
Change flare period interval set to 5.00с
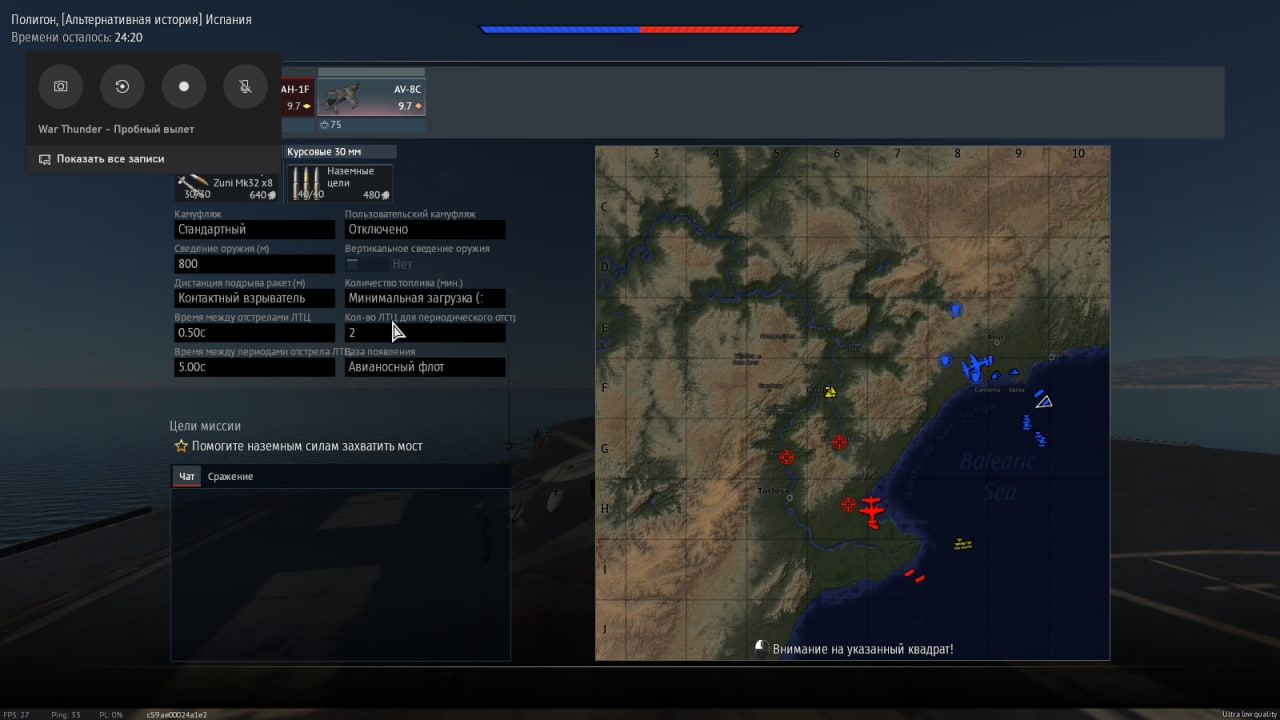[x=254, y=367]
